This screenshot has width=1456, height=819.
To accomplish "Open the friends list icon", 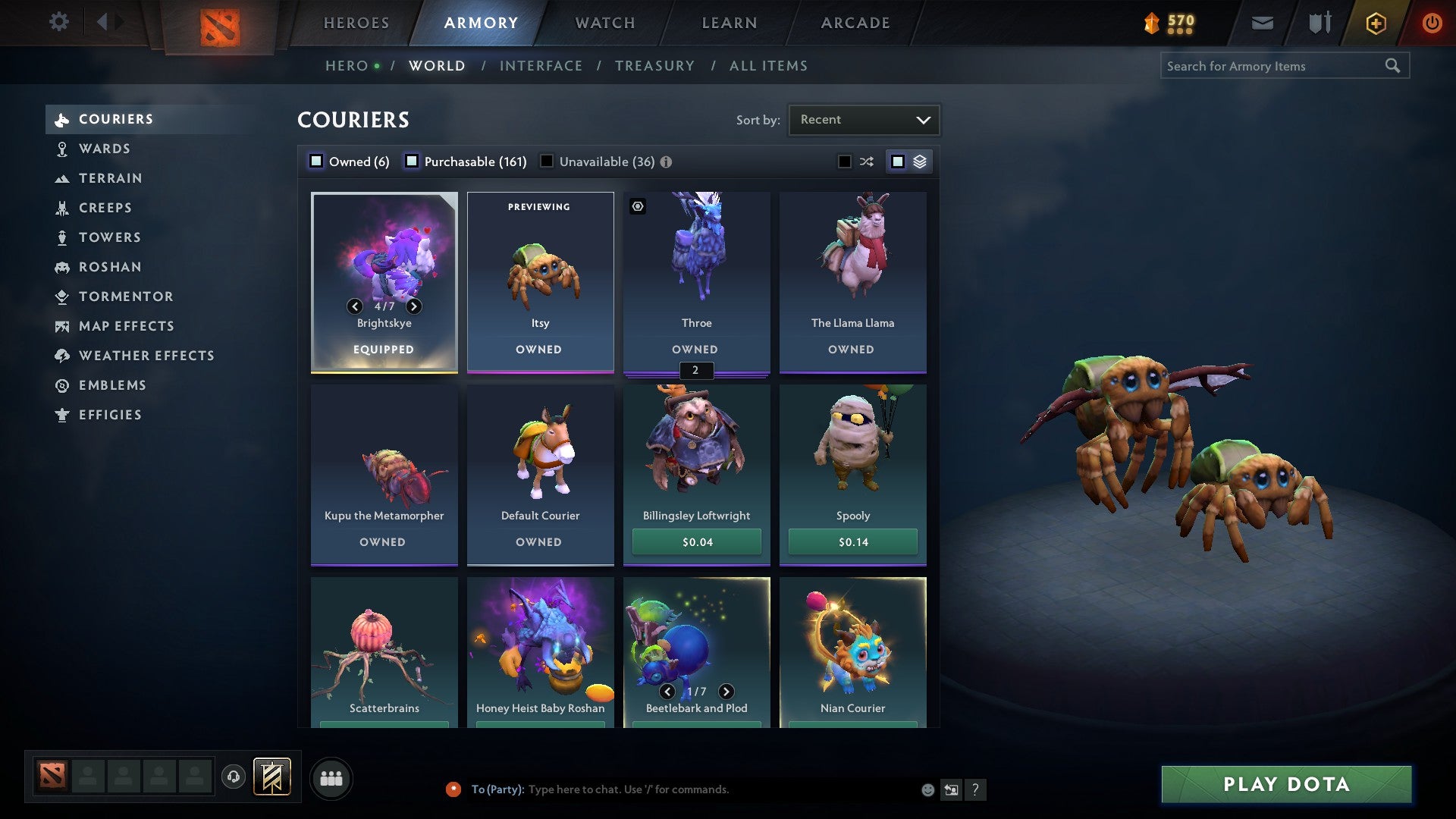I will 331,777.
